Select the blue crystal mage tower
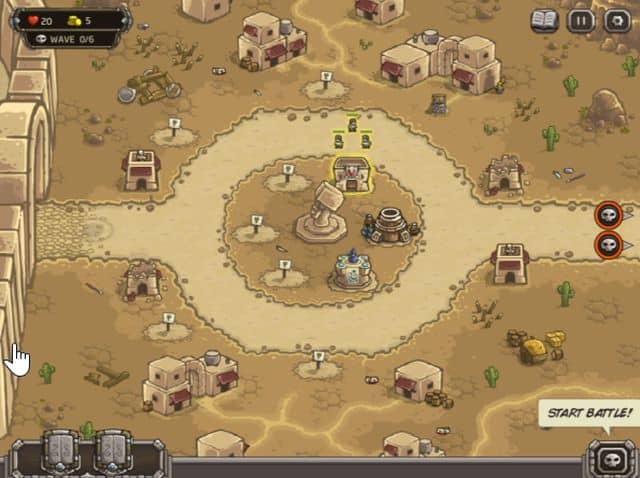Screen dimensions: 640x478 (x=353, y=270)
